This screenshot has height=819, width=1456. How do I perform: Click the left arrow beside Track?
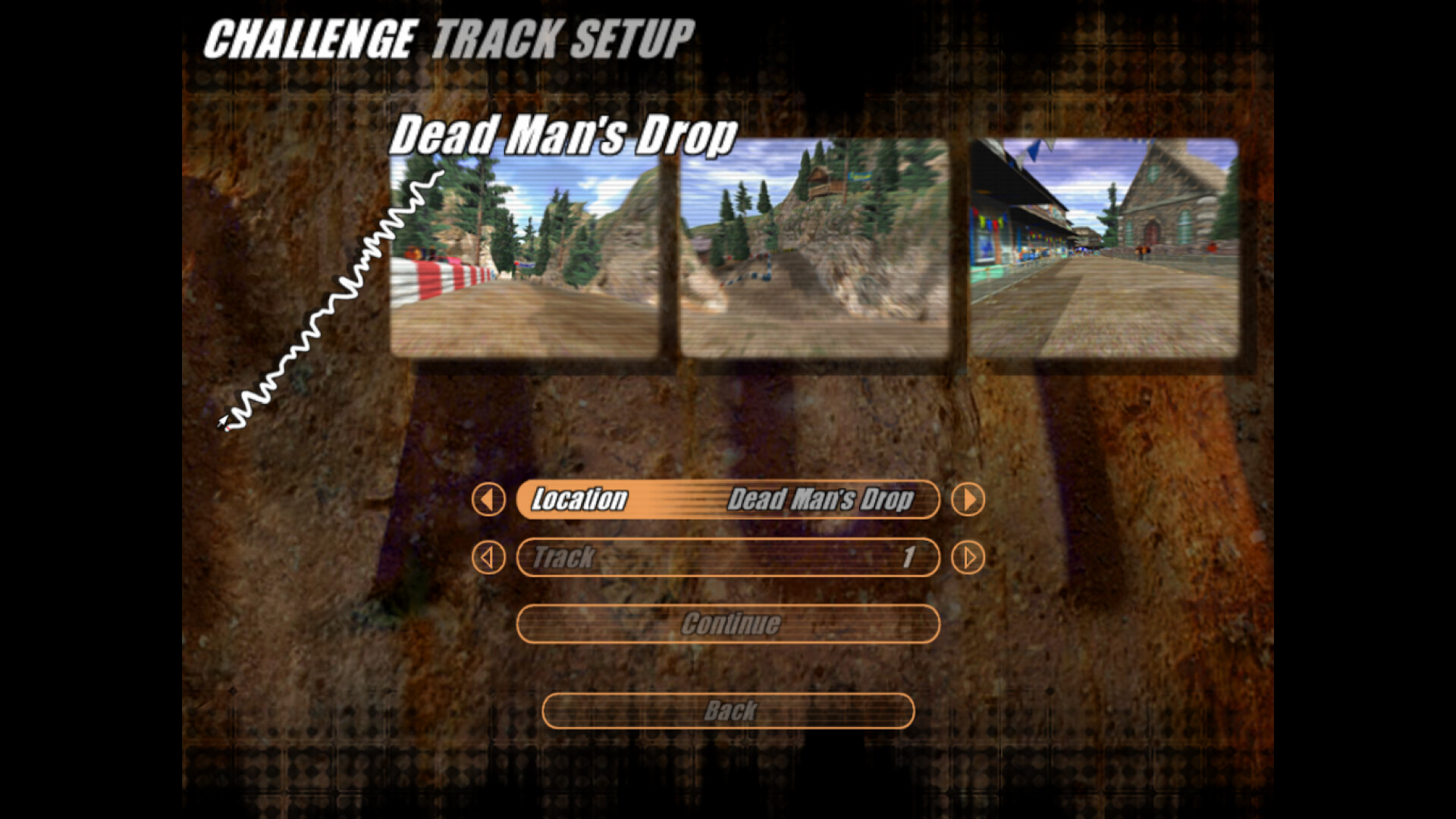click(x=489, y=557)
